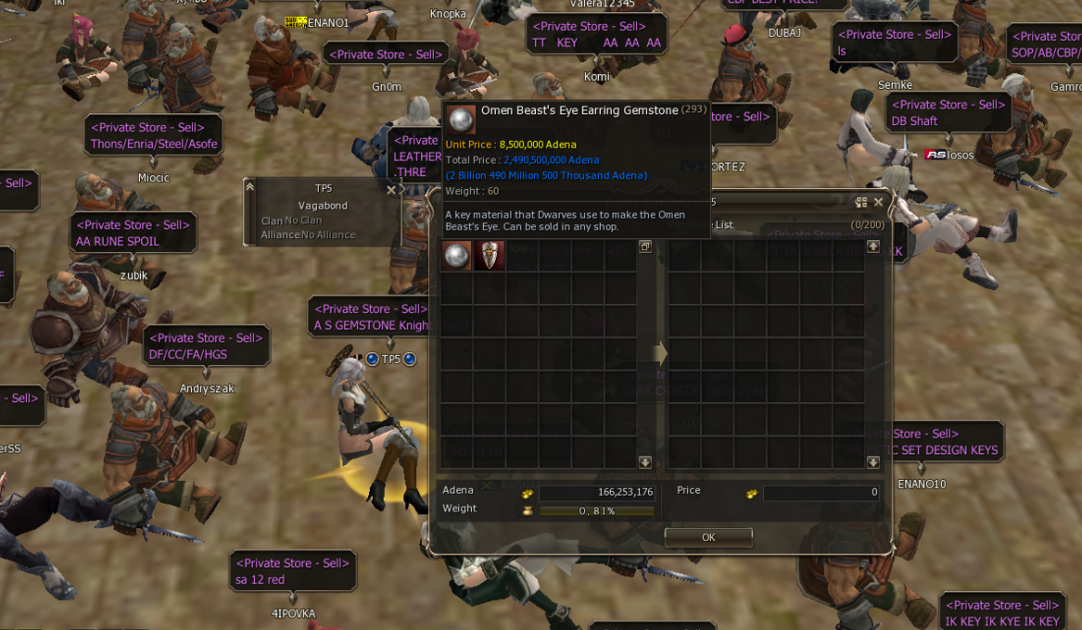Close the private store window
The width and height of the screenshot is (1082, 630).
tap(878, 202)
